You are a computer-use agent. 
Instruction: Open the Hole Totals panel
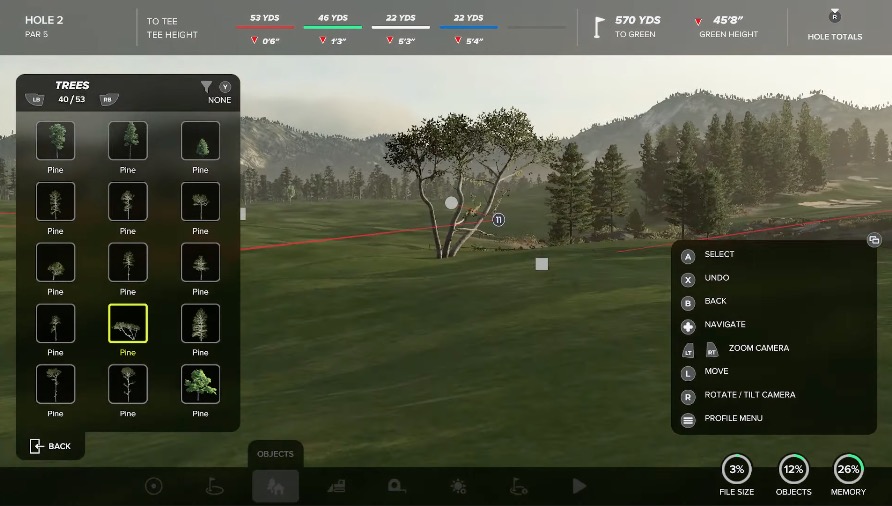pyautogui.click(x=835, y=26)
